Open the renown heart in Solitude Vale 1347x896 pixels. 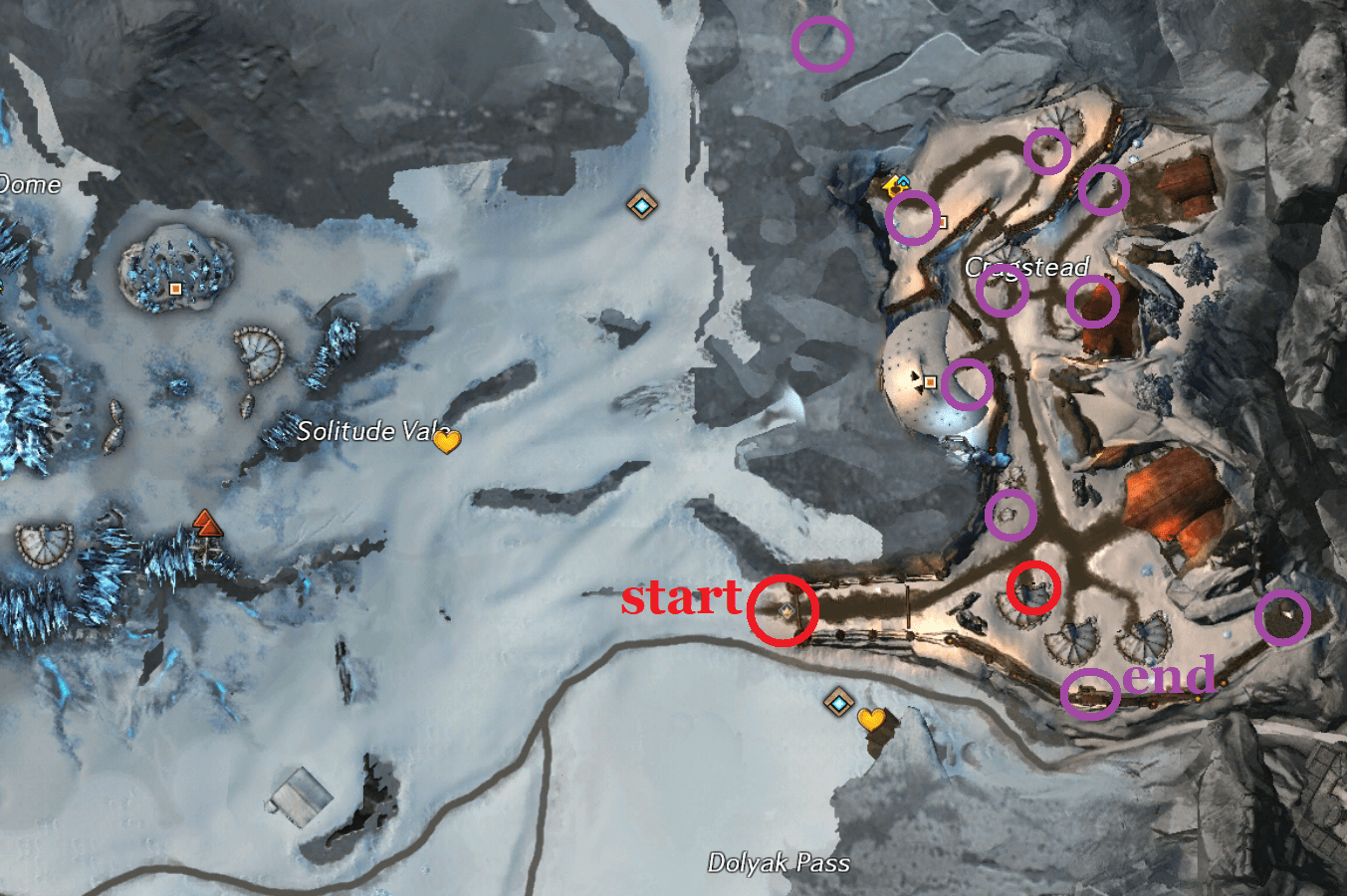pyautogui.click(x=447, y=441)
